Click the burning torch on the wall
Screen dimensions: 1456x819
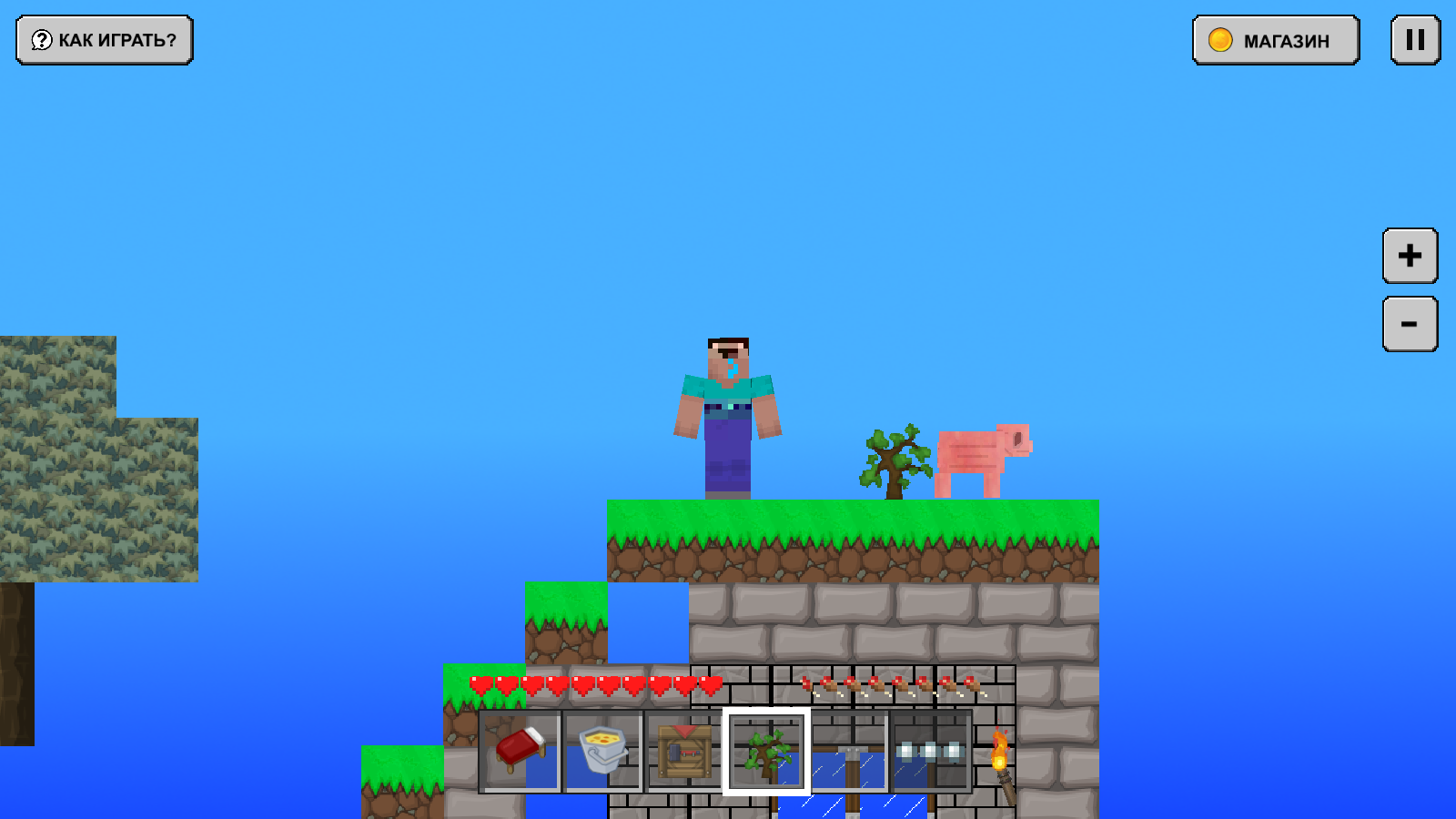pos(1001,753)
